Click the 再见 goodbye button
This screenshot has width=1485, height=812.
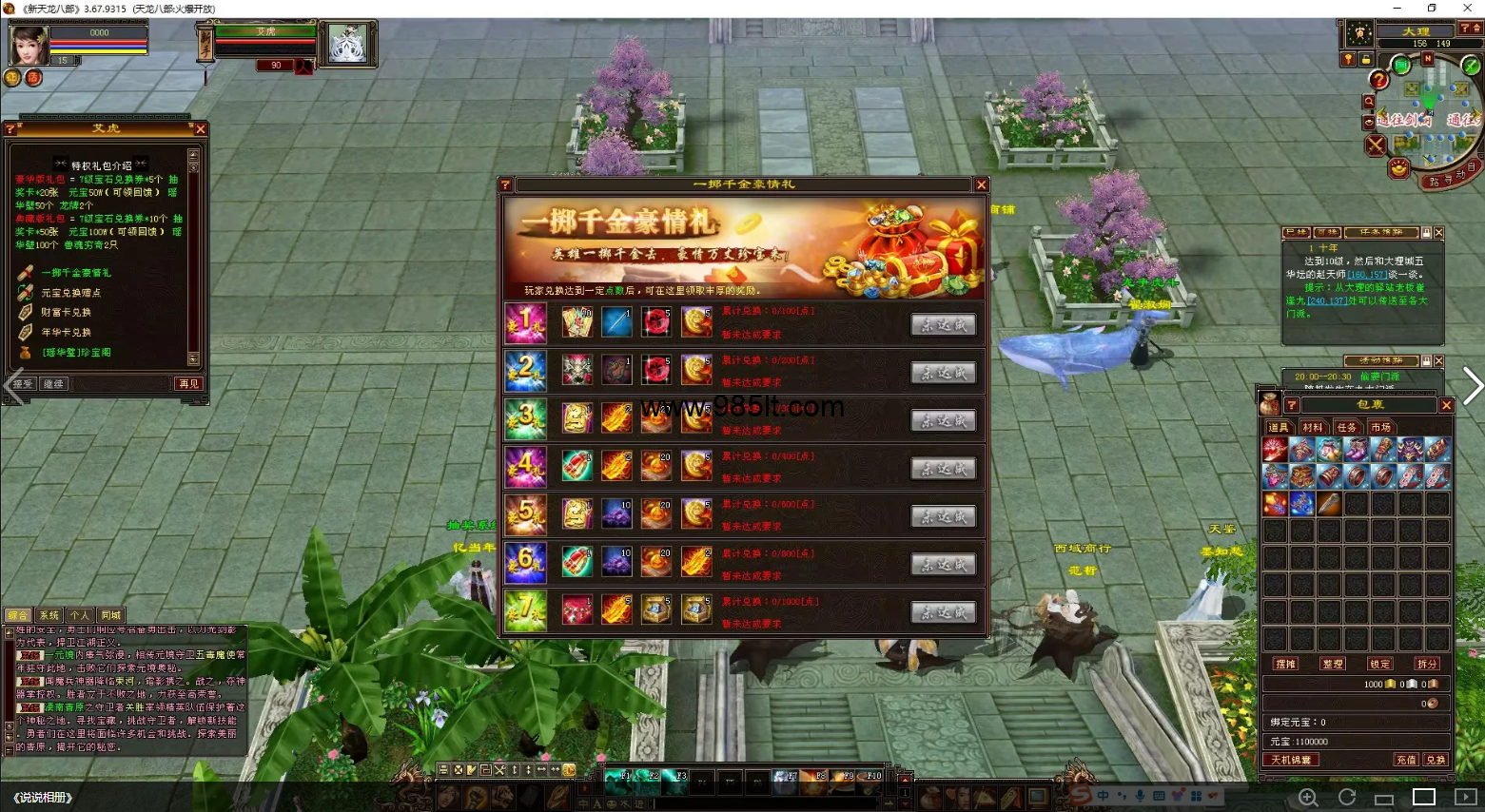tap(188, 384)
